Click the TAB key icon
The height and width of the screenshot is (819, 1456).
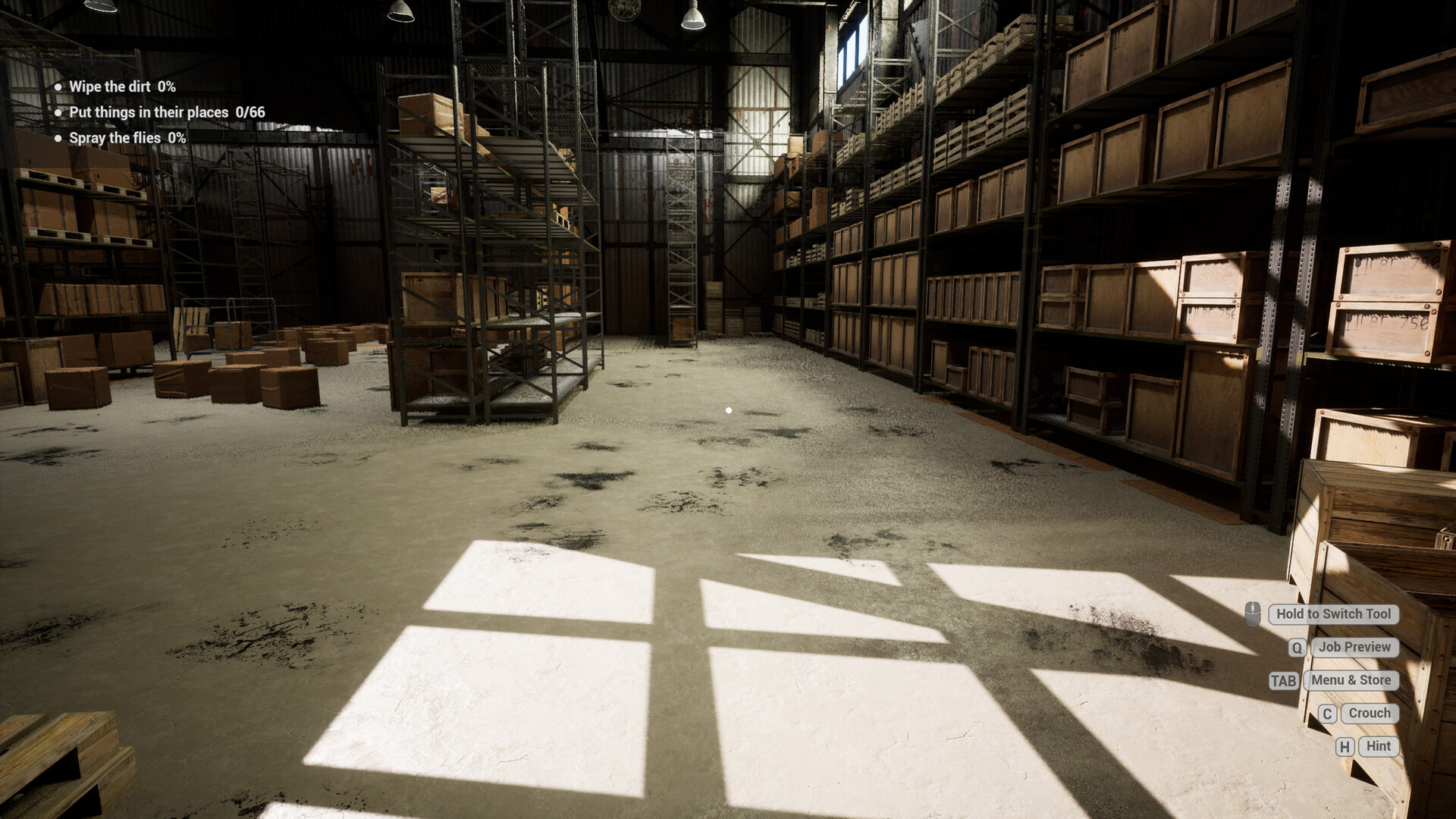(x=1282, y=680)
